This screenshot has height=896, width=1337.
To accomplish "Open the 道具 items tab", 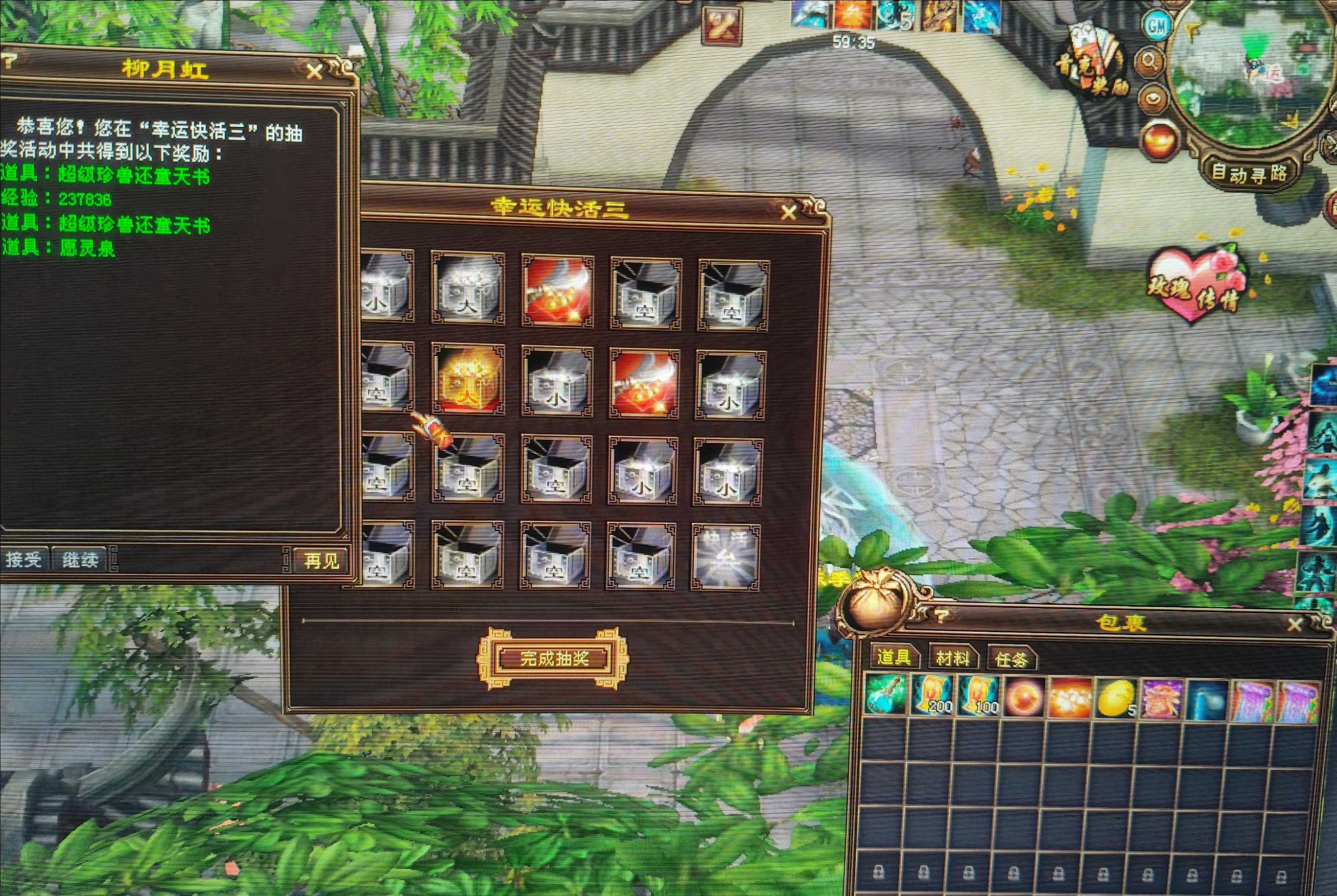I will click(x=893, y=657).
